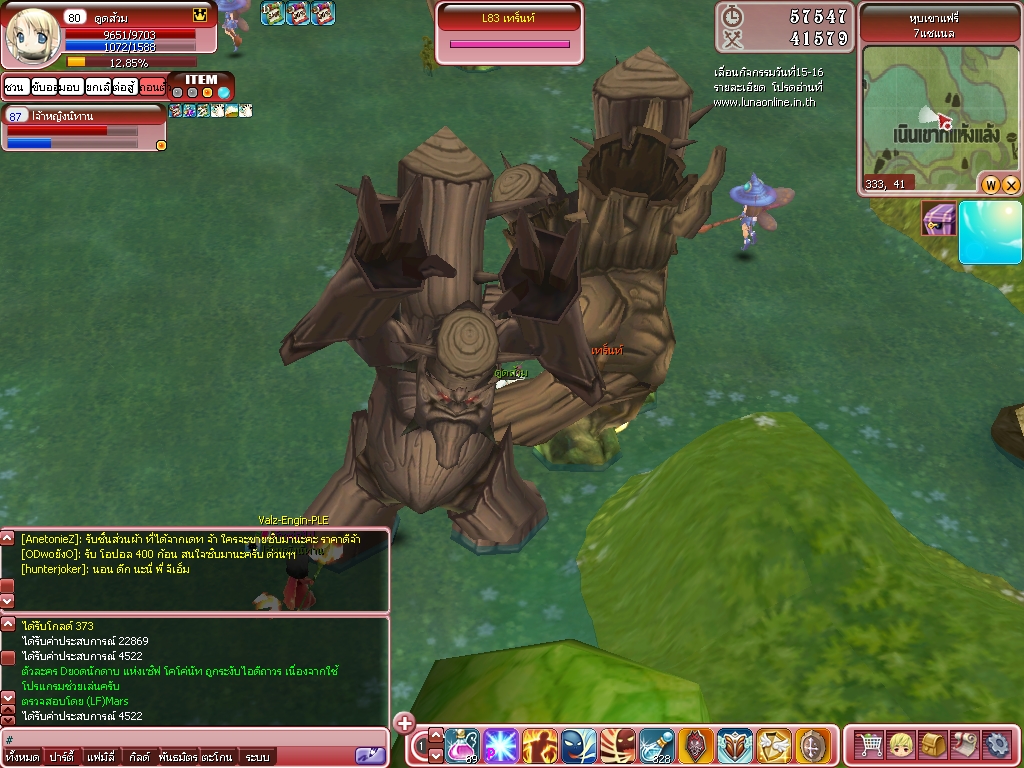
Task: Use the blue vial item with count 328
Action: click(x=657, y=745)
